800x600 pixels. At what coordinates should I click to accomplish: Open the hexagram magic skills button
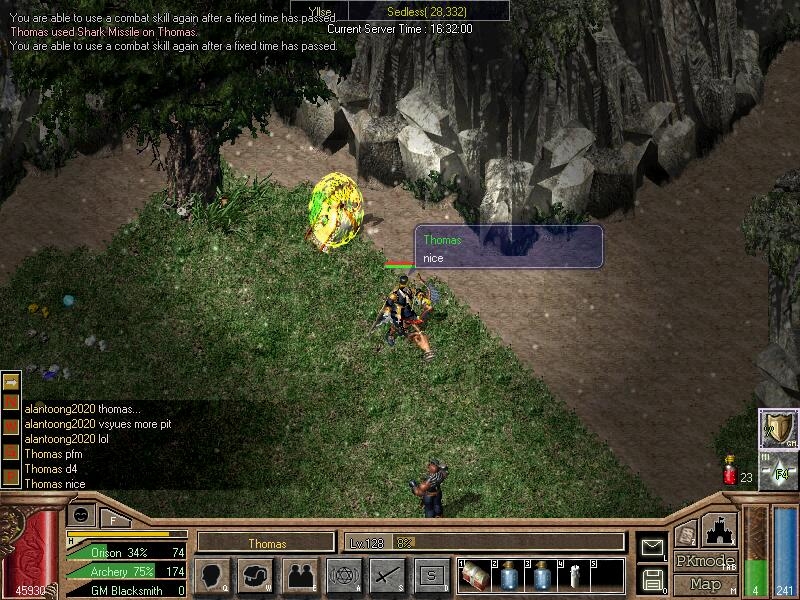coord(344,575)
